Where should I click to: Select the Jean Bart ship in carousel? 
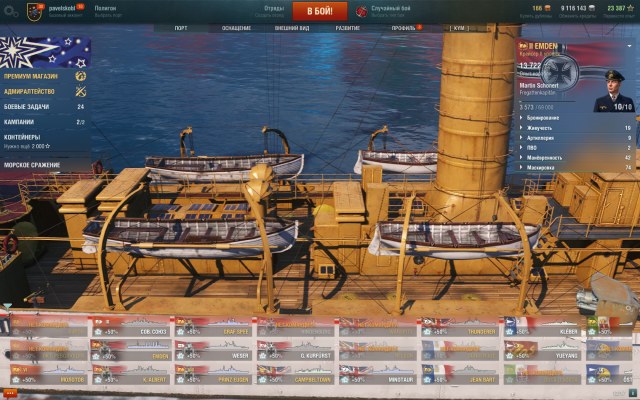[x=459, y=376]
